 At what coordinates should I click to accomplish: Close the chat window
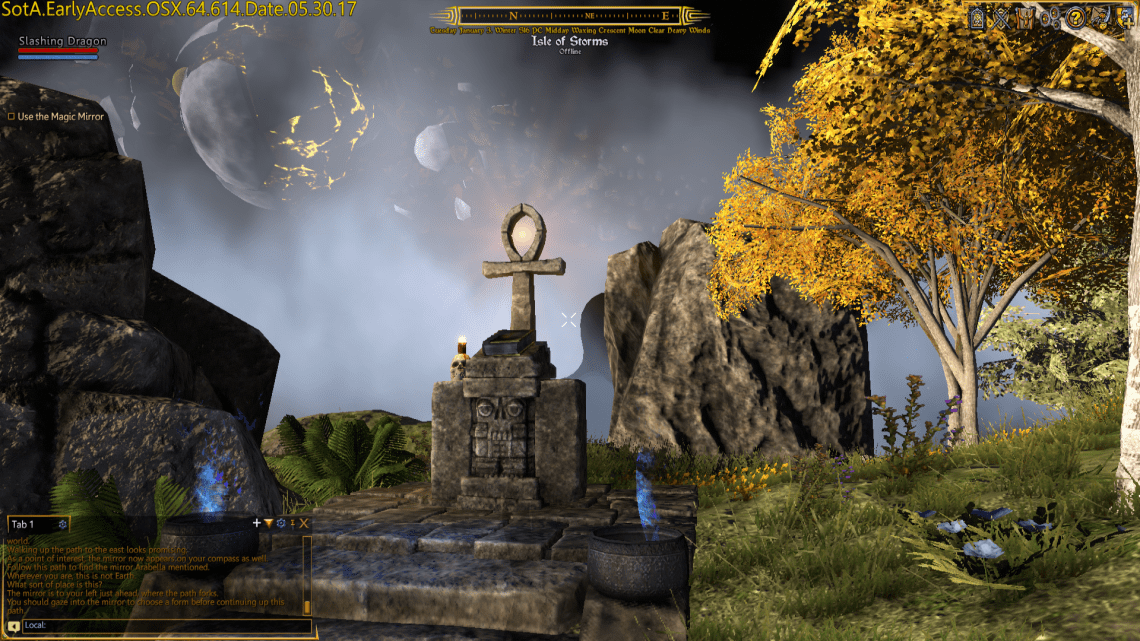pos(304,523)
